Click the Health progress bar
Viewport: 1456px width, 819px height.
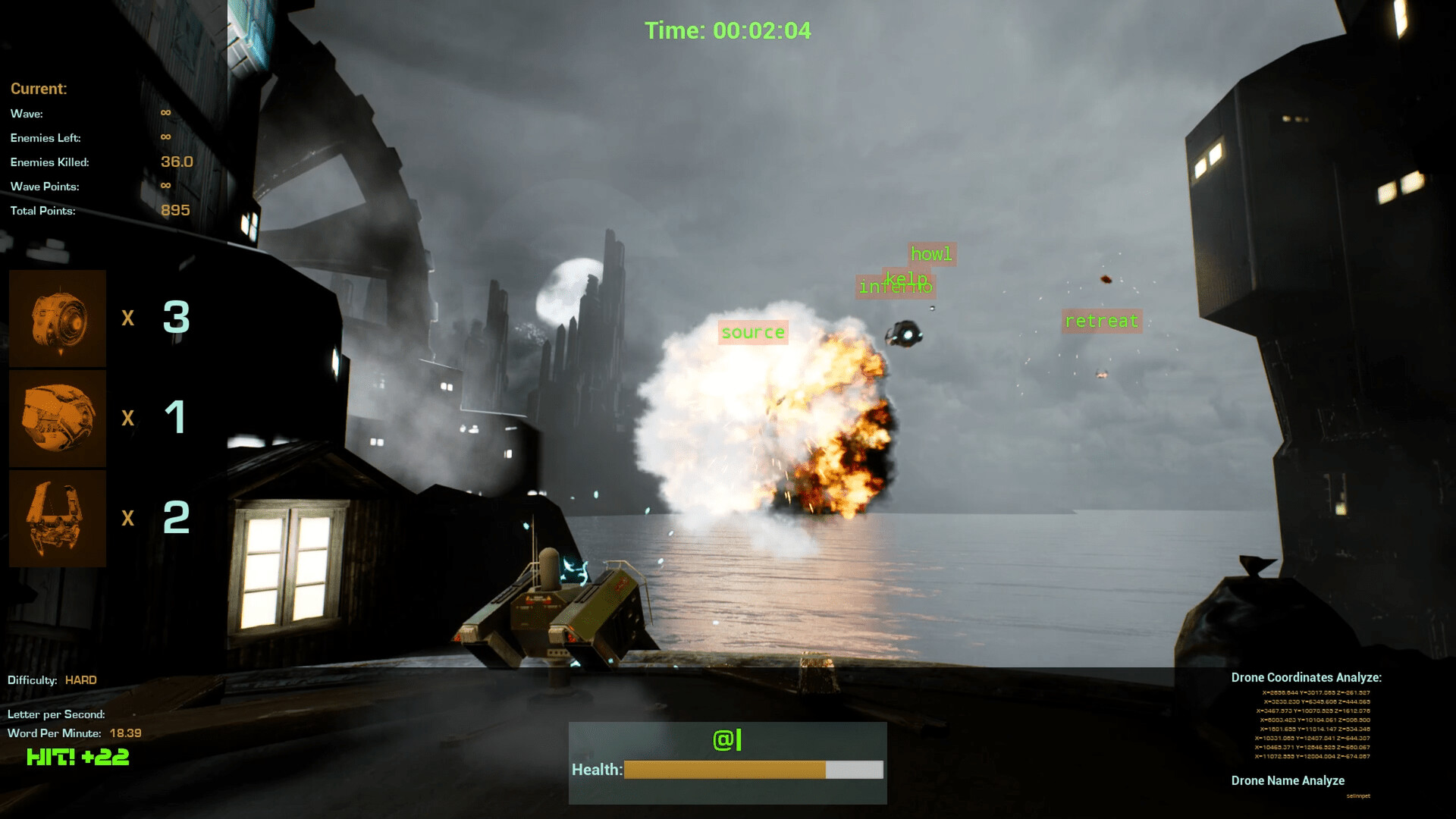(752, 770)
